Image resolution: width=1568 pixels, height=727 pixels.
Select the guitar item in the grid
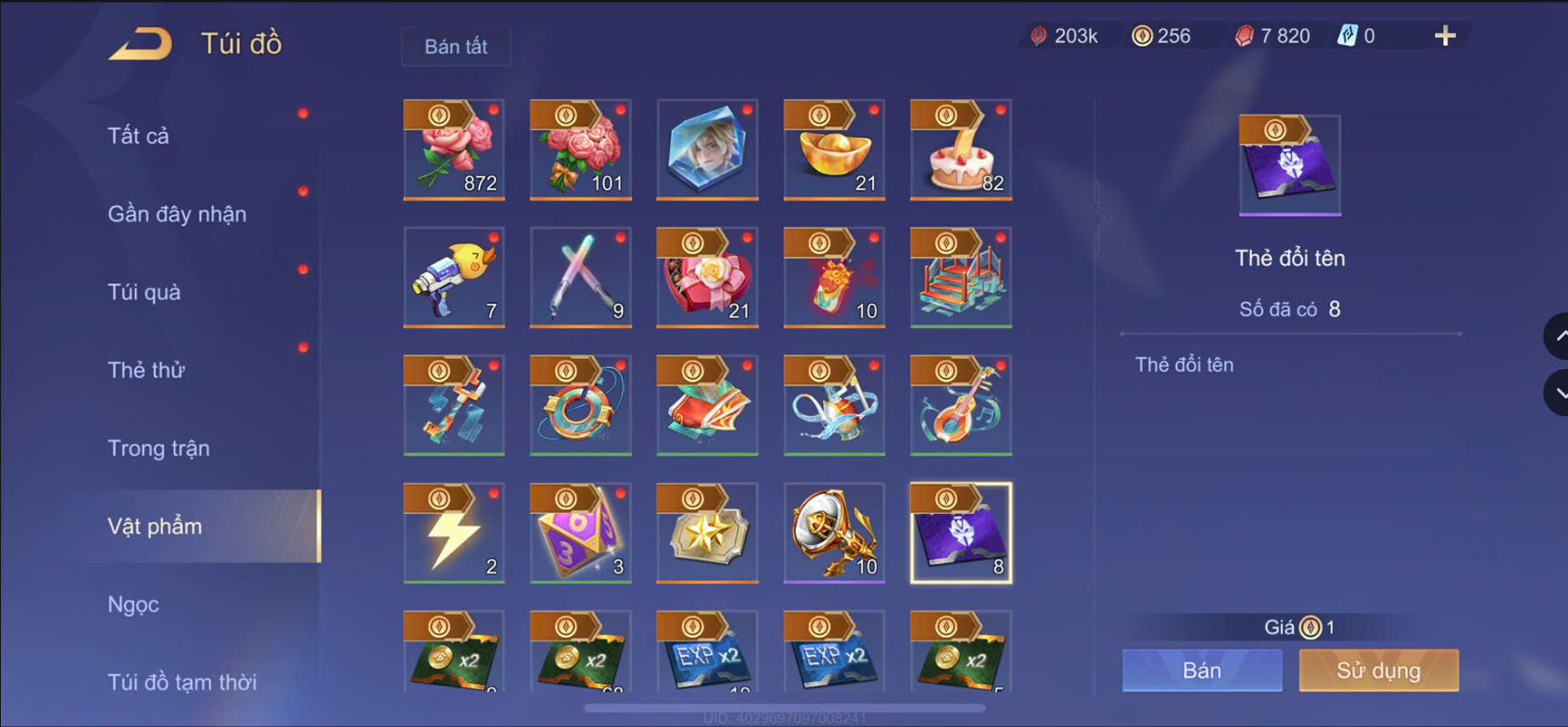pyautogui.click(x=962, y=406)
